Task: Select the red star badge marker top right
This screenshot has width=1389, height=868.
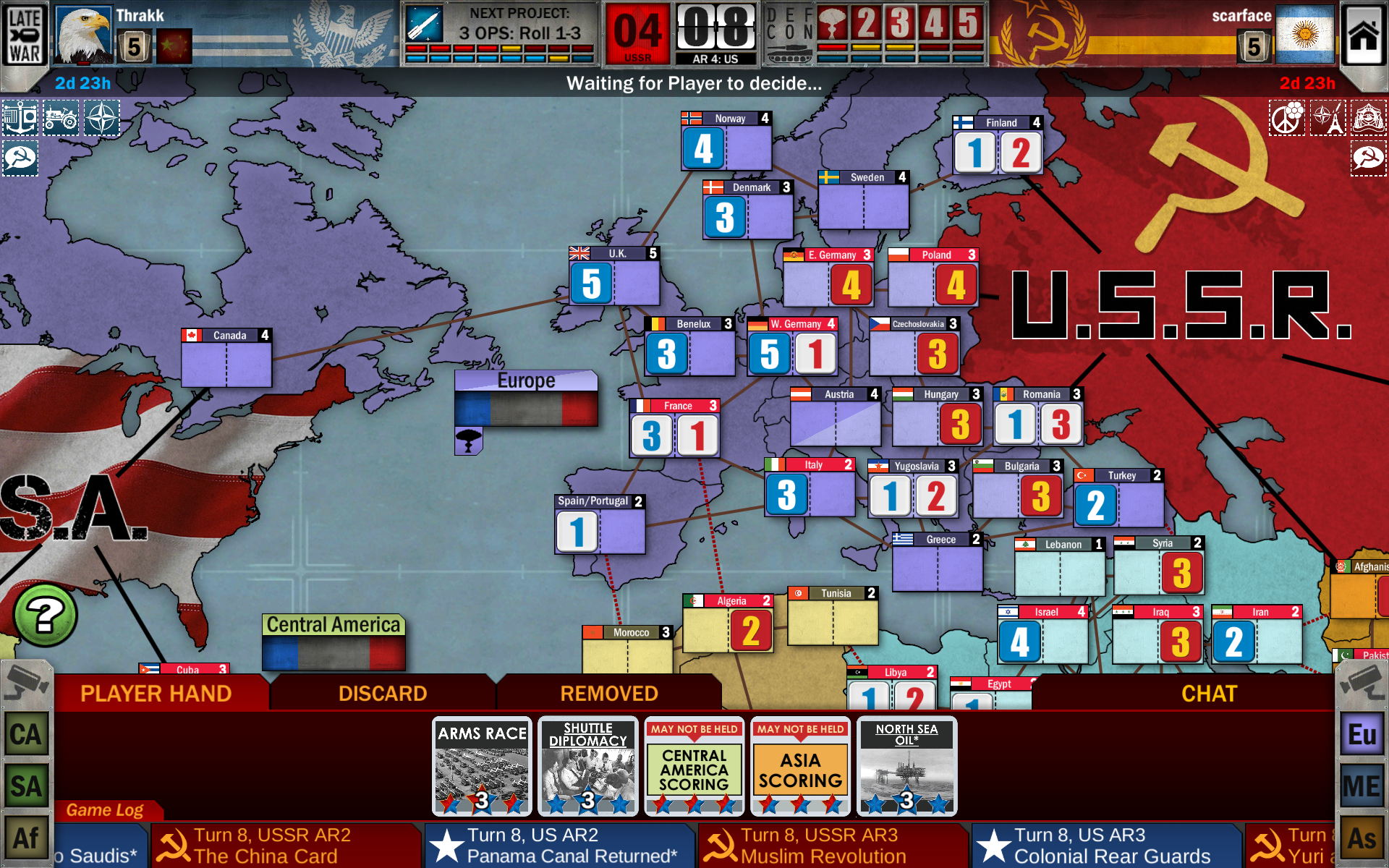Action: [x=1368, y=118]
